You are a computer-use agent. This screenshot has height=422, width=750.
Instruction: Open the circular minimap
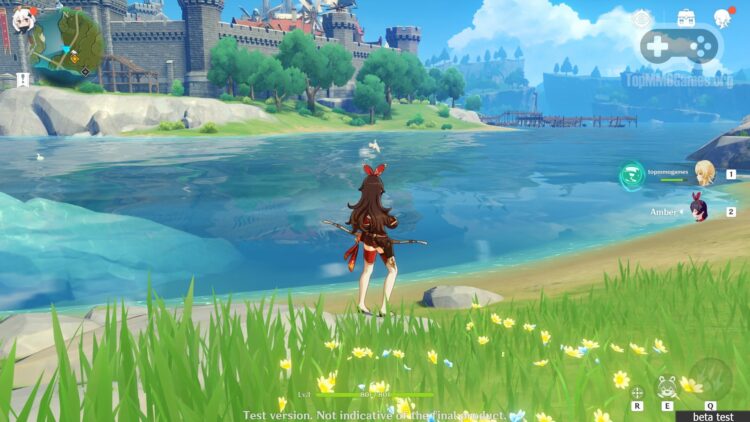point(67,44)
